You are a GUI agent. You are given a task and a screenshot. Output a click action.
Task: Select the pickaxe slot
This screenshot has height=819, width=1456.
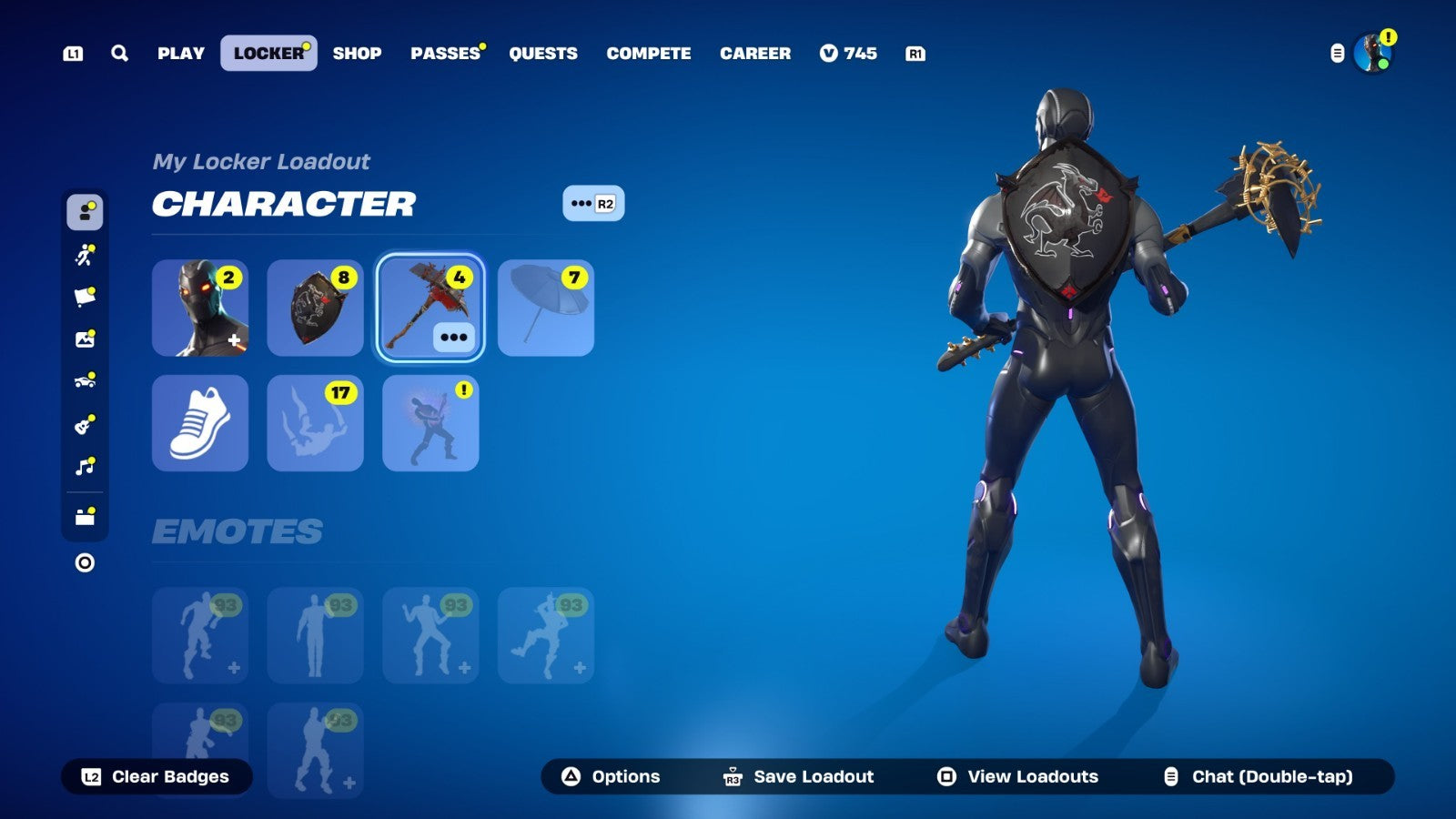[430, 308]
